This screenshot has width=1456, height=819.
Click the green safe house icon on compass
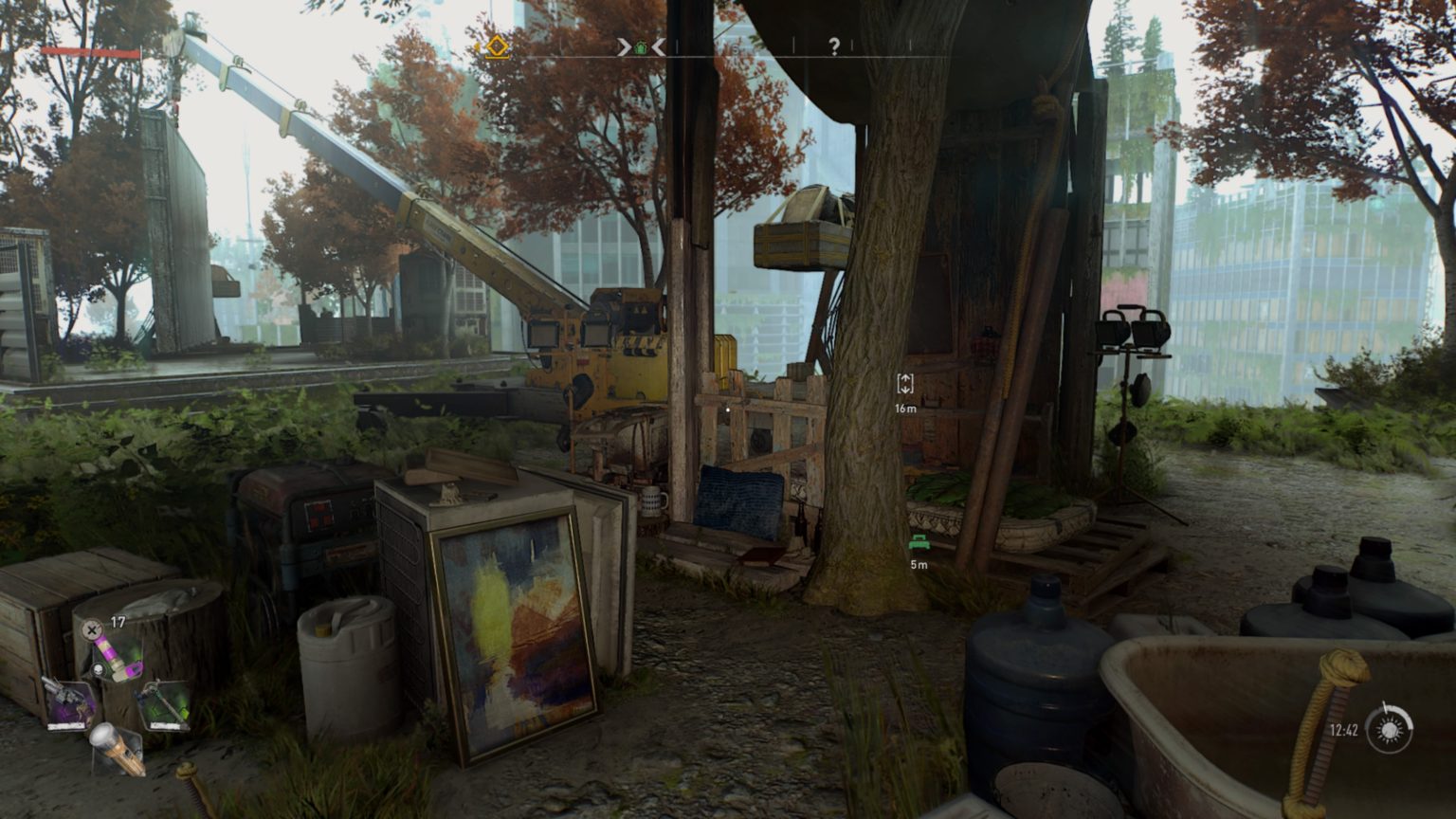[641, 45]
